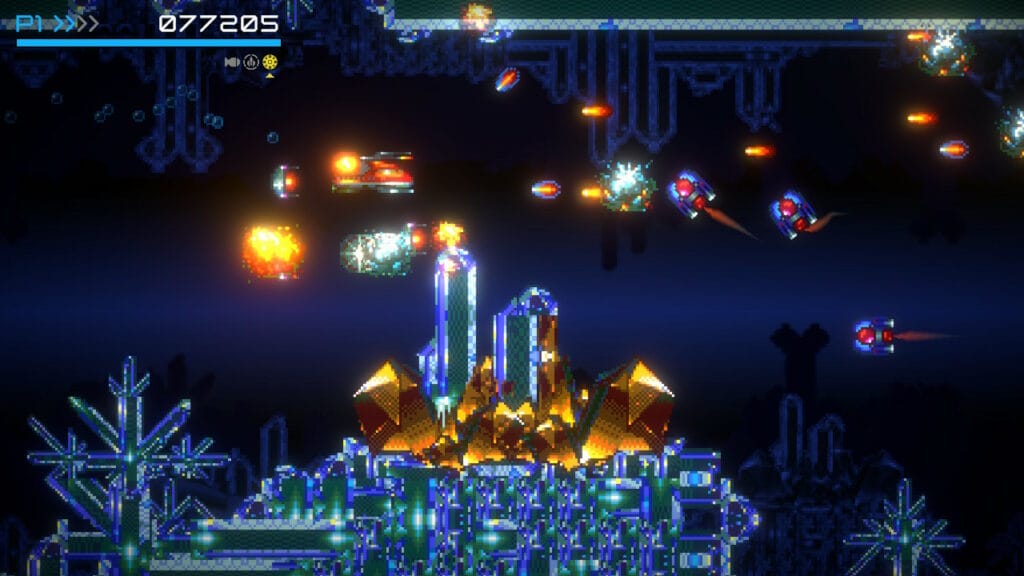Select the highlighted yellow radial weapon icon
1024x576 pixels.
[x=270, y=62]
